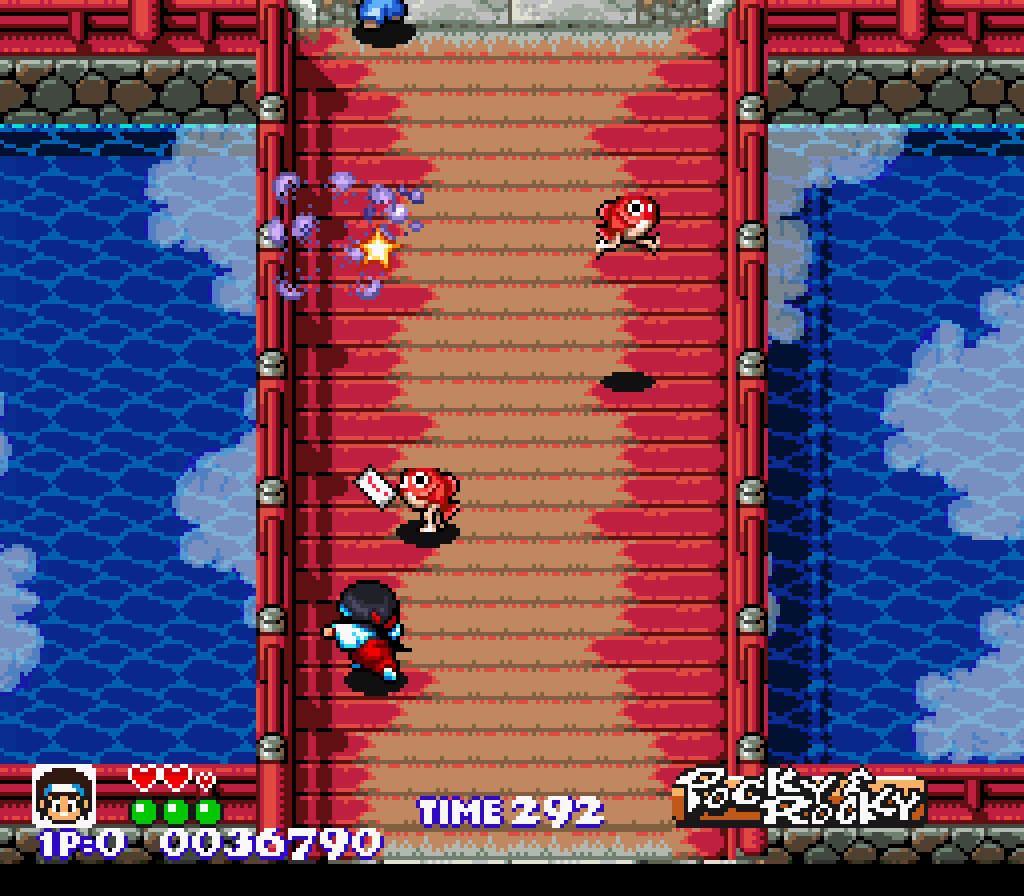Click the Pocky & Rocky logo
This screenshot has height=896, width=1024.
tap(798, 797)
